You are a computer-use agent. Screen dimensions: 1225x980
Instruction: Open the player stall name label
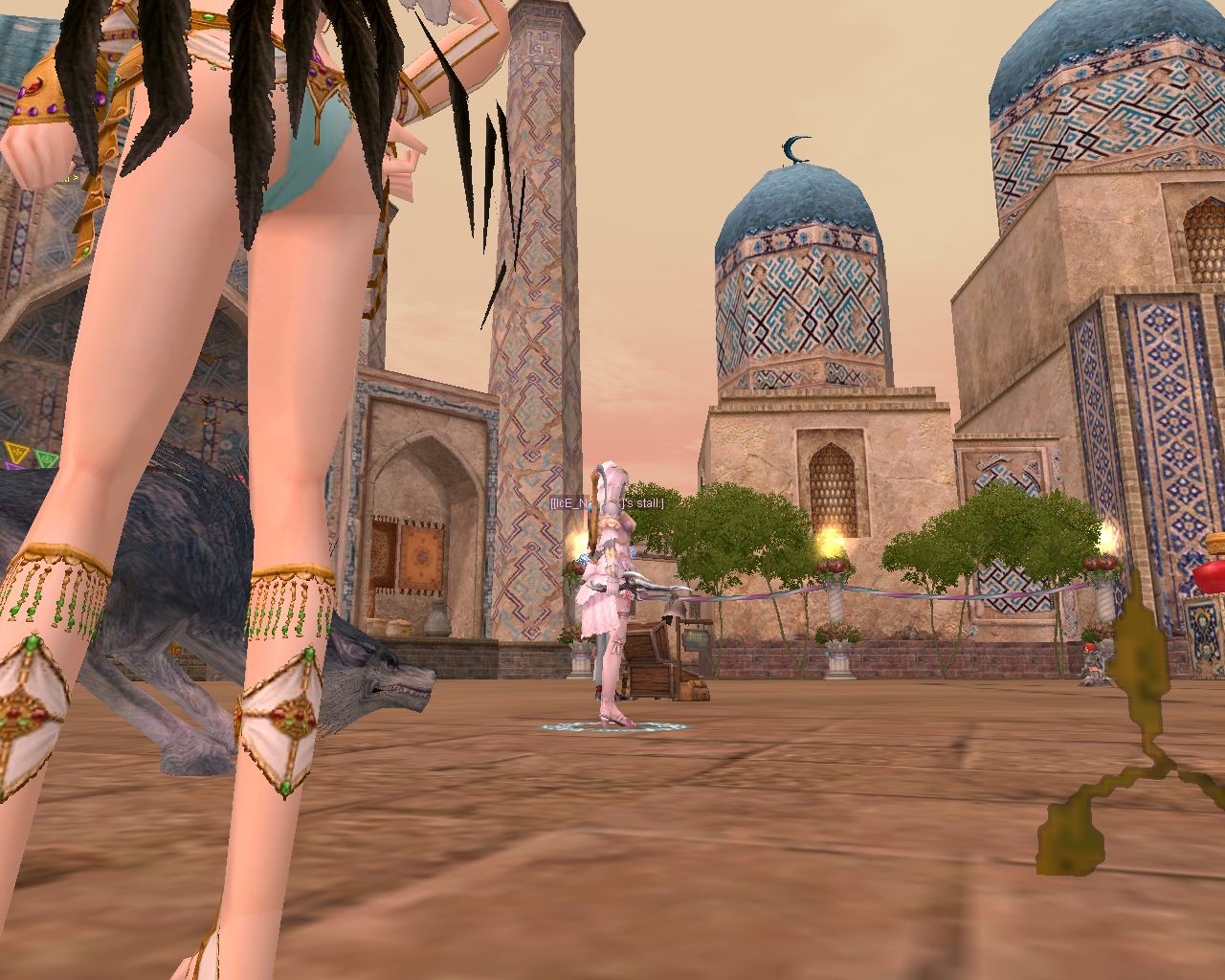point(607,502)
